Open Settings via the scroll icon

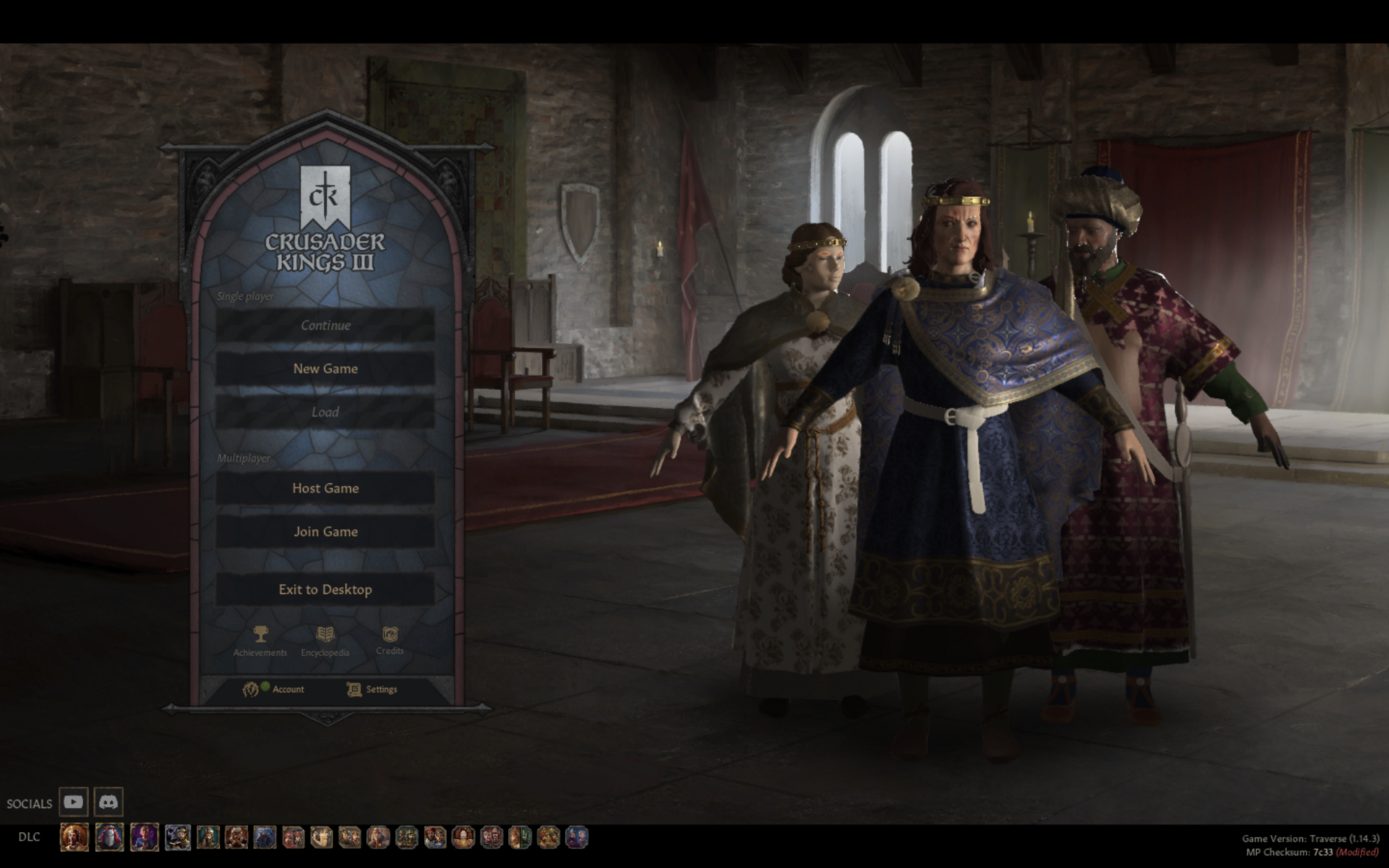pyautogui.click(x=354, y=689)
